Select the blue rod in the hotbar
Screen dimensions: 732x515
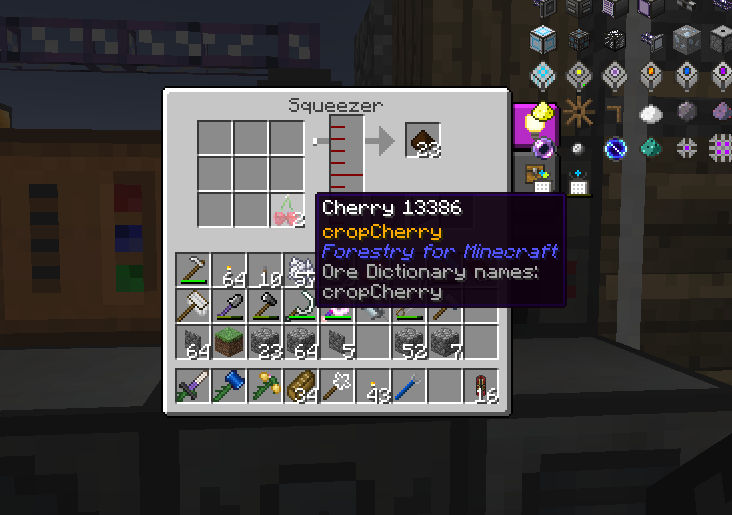pos(409,386)
